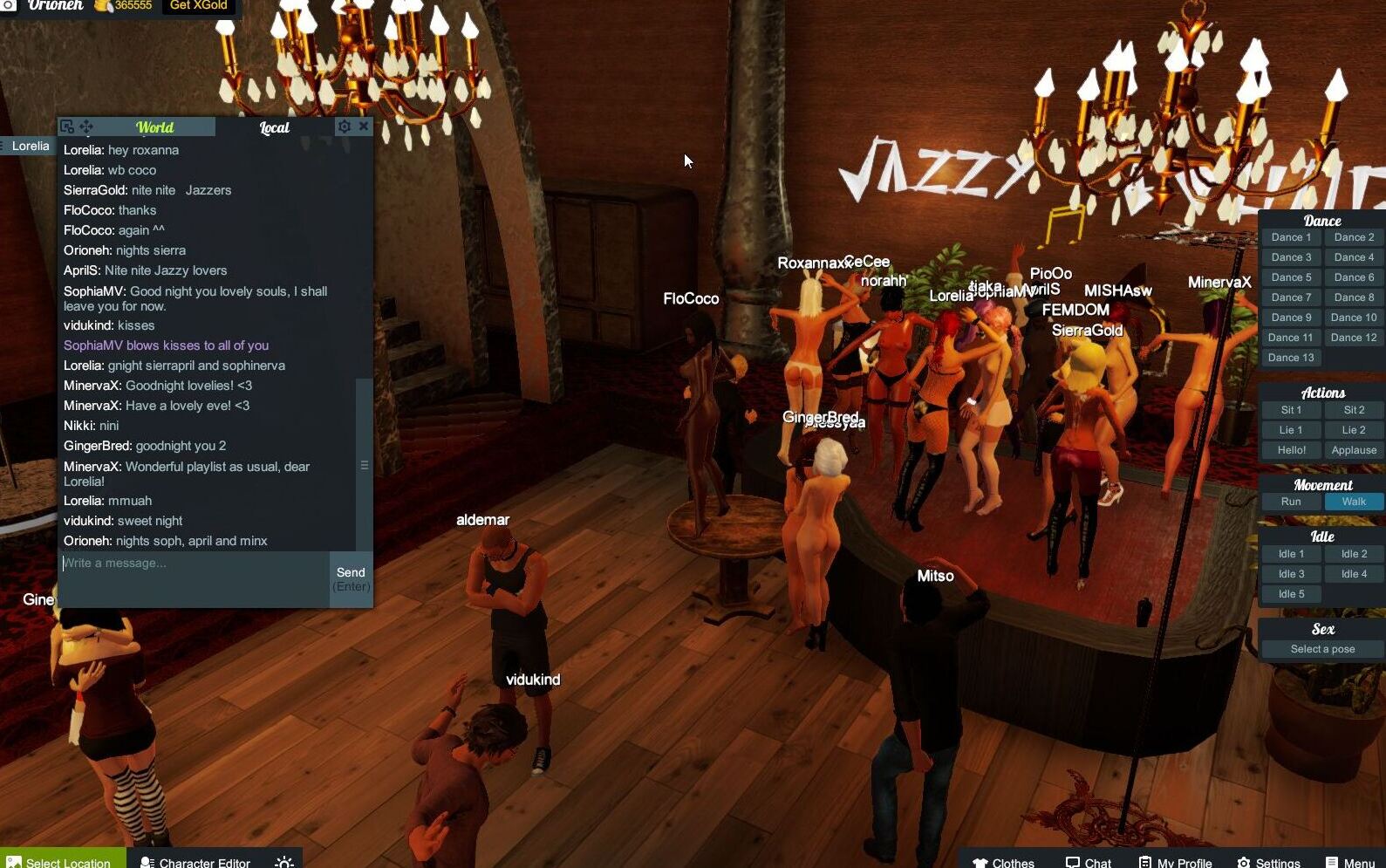Click the camera screenshot icon beside Orioneh

click(8, 6)
